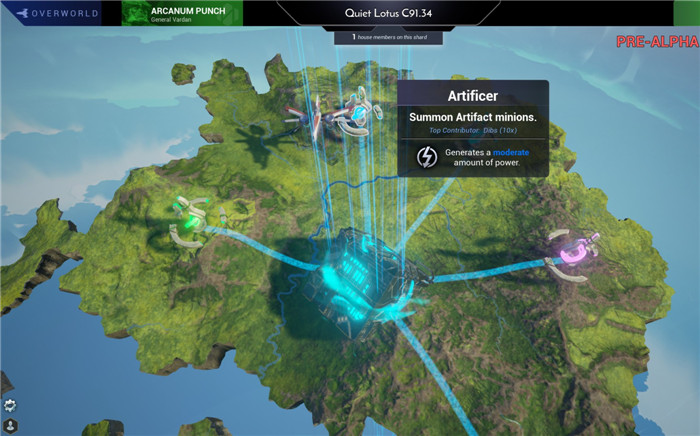
Task: Open the player profile icon
Action: click(11, 425)
